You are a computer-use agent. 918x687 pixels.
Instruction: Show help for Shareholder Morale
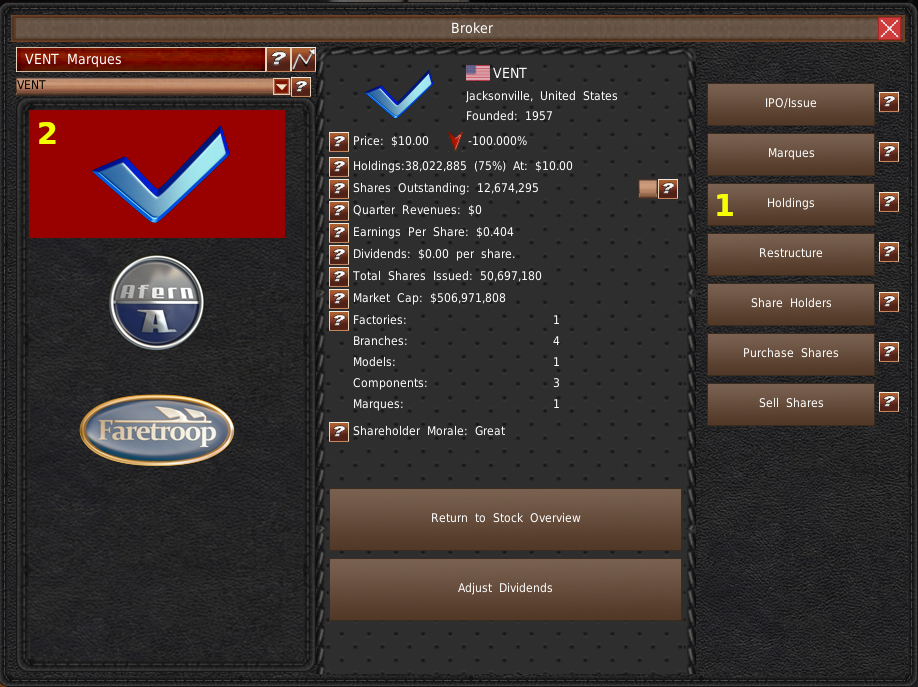(x=339, y=432)
